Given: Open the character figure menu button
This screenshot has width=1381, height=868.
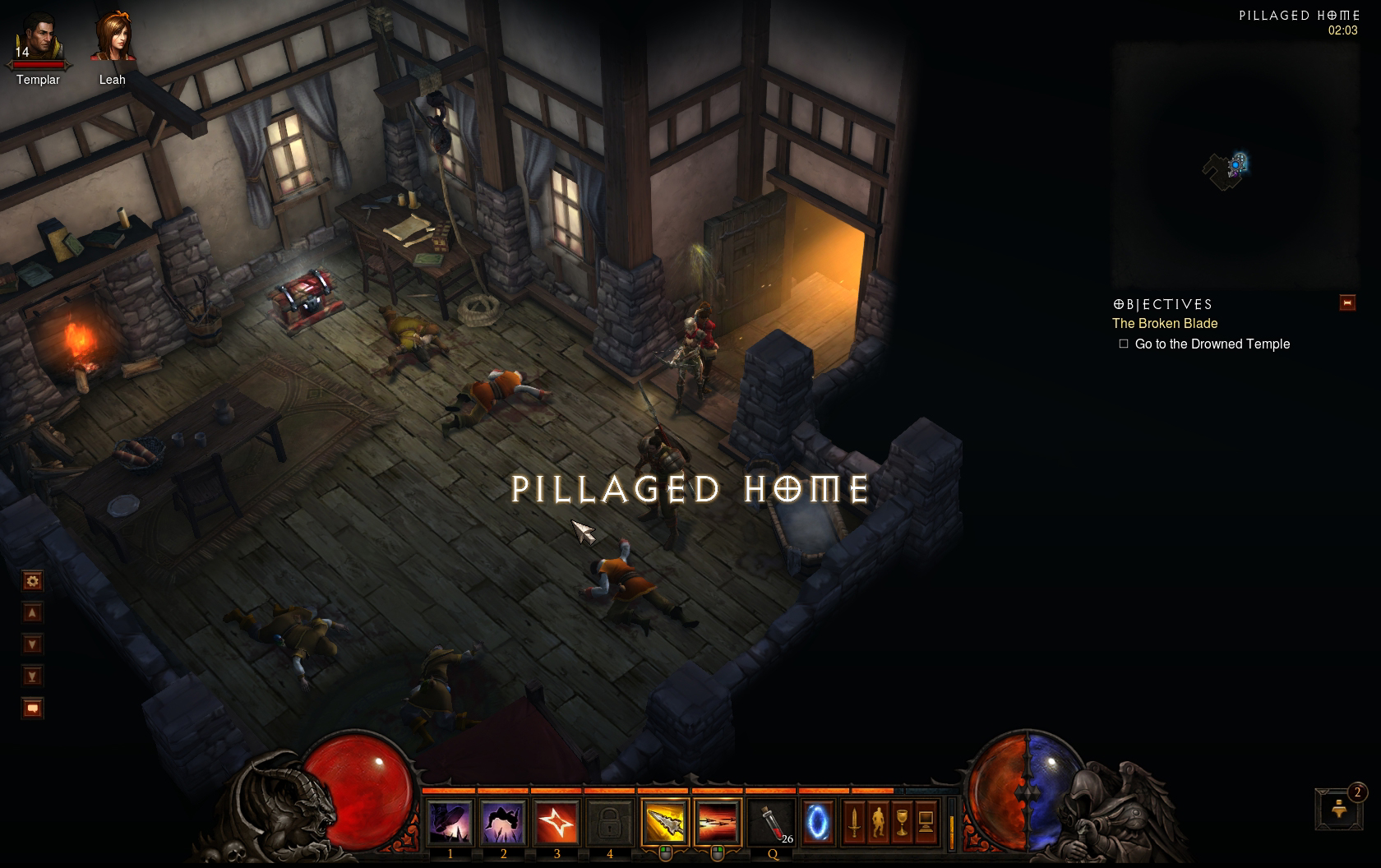Looking at the screenshot, I should [879, 821].
